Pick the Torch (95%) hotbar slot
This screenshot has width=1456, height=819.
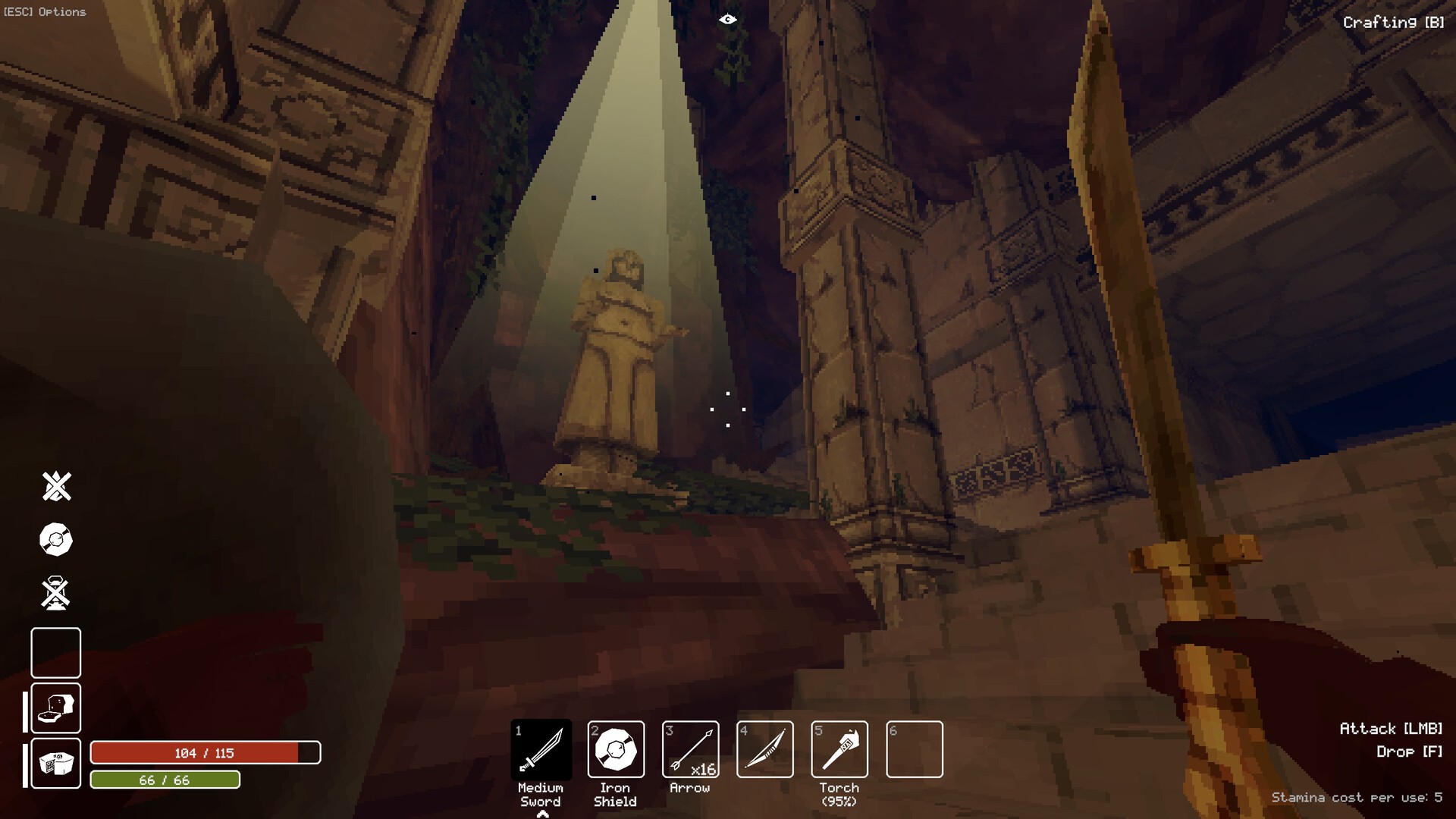(839, 749)
